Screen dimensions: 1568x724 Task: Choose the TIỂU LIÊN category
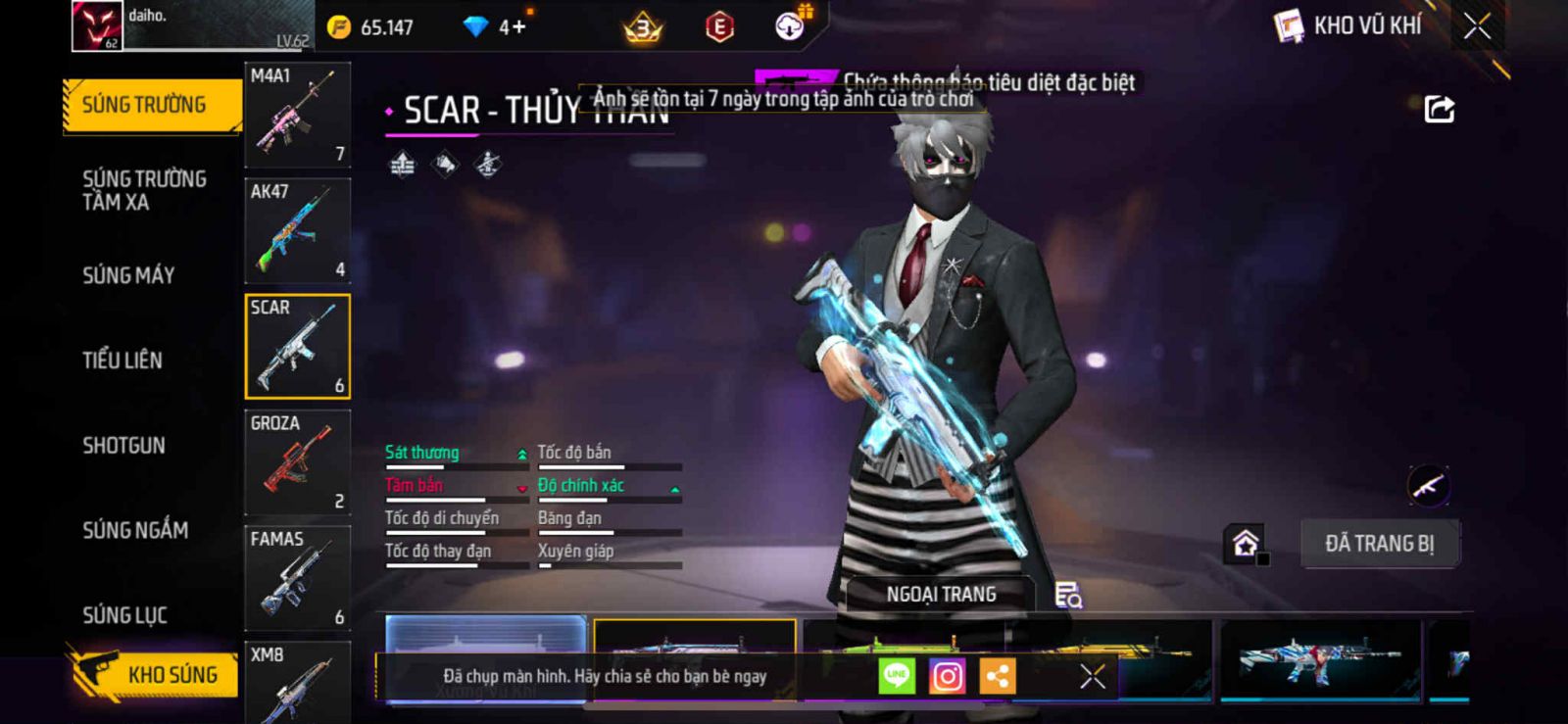click(122, 361)
